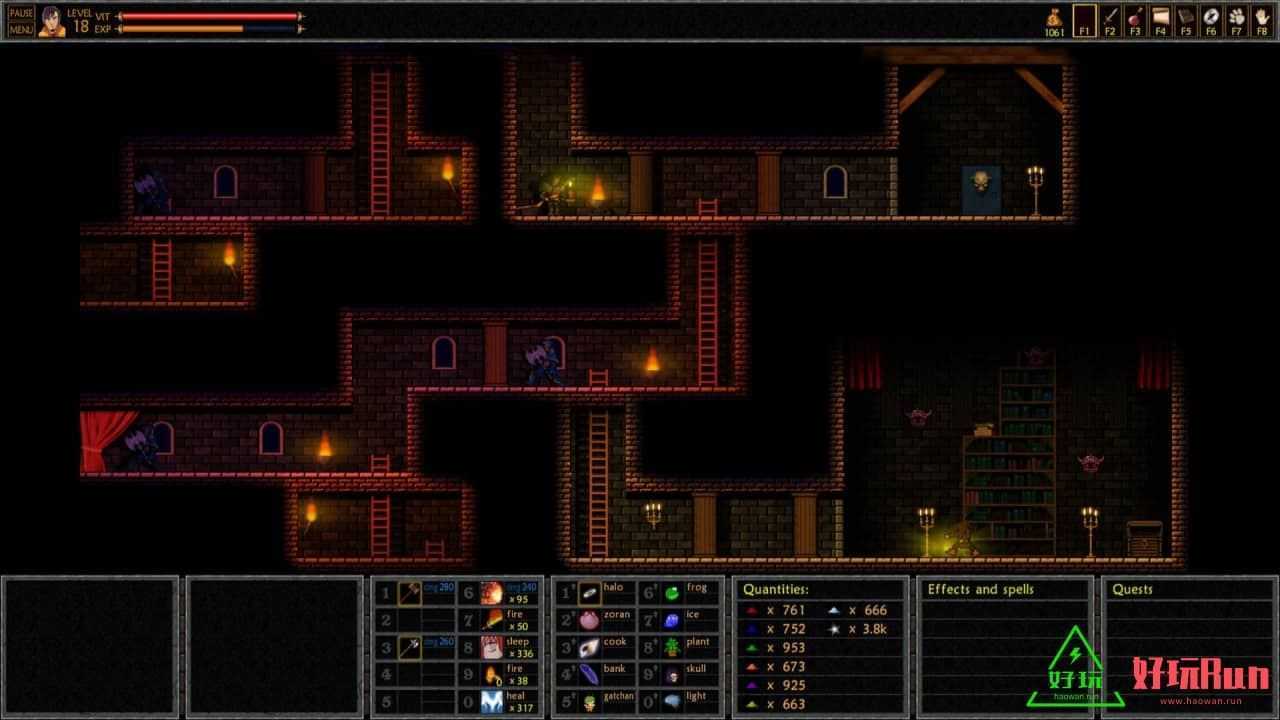Open the game Menu
Screen dimensions: 1280x720
coord(21,29)
